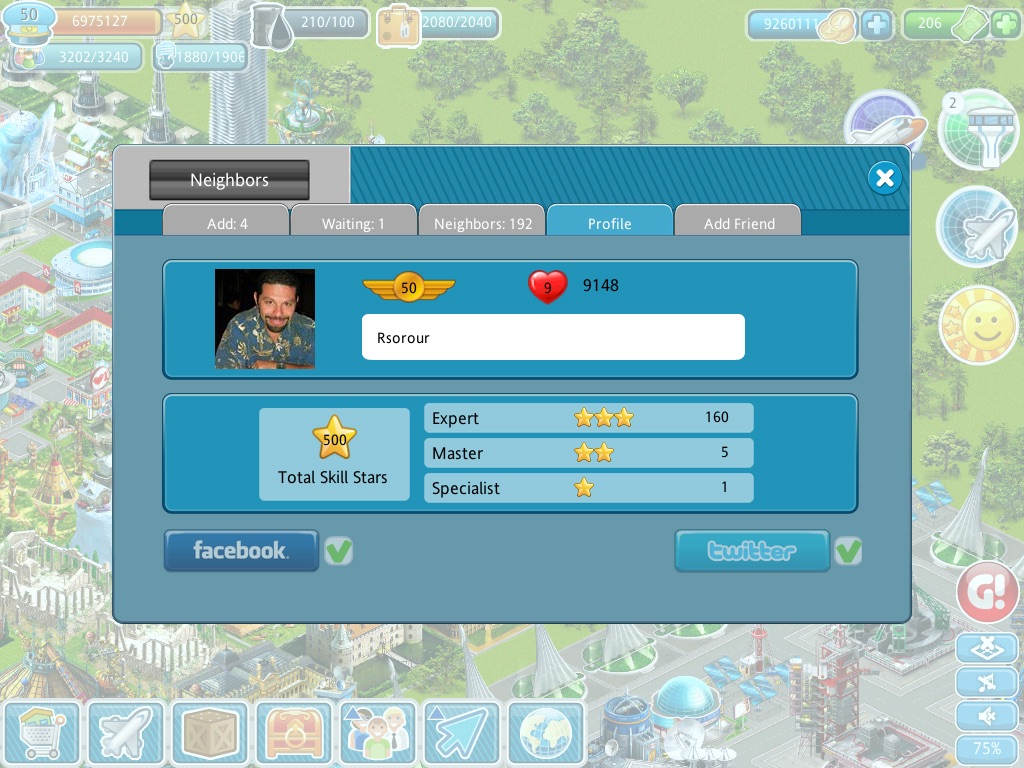Image resolution: width=1024 pixels, height=768 pixels.
Task: Open the red G! button
Action: pyautogui.click(x=987, y=592)
